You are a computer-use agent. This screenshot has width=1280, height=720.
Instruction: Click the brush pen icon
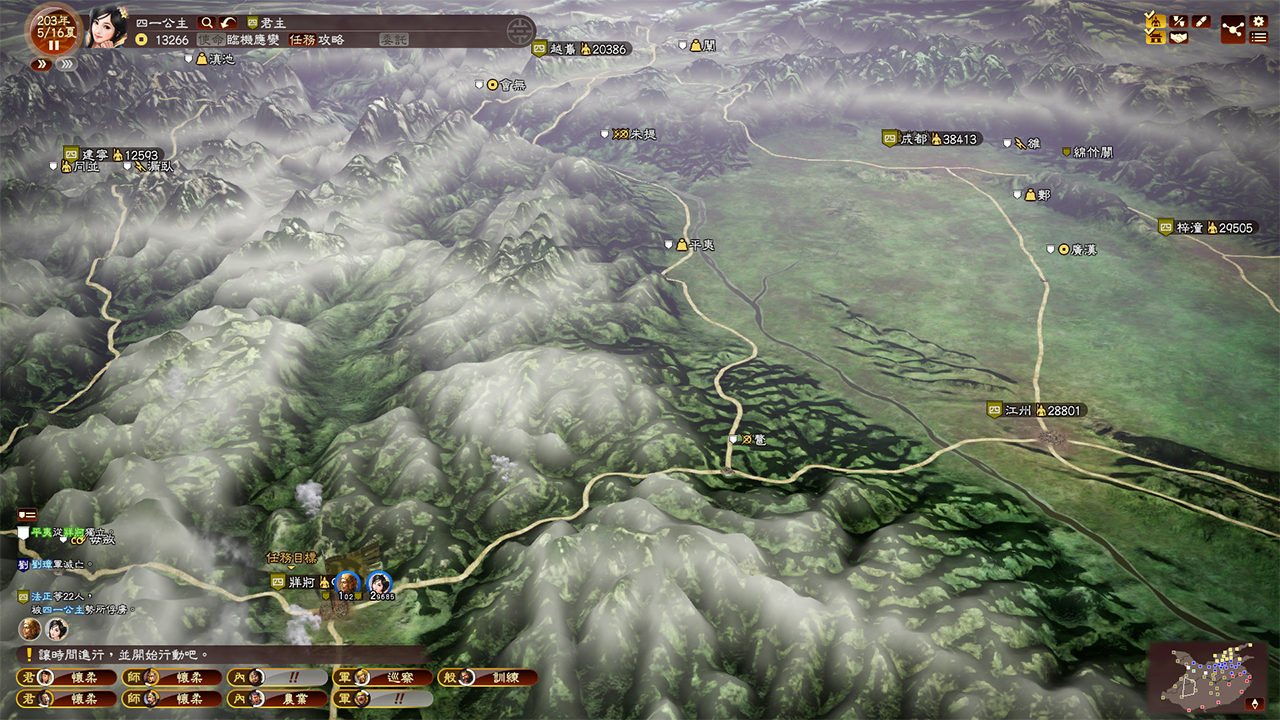point(1202,20)
